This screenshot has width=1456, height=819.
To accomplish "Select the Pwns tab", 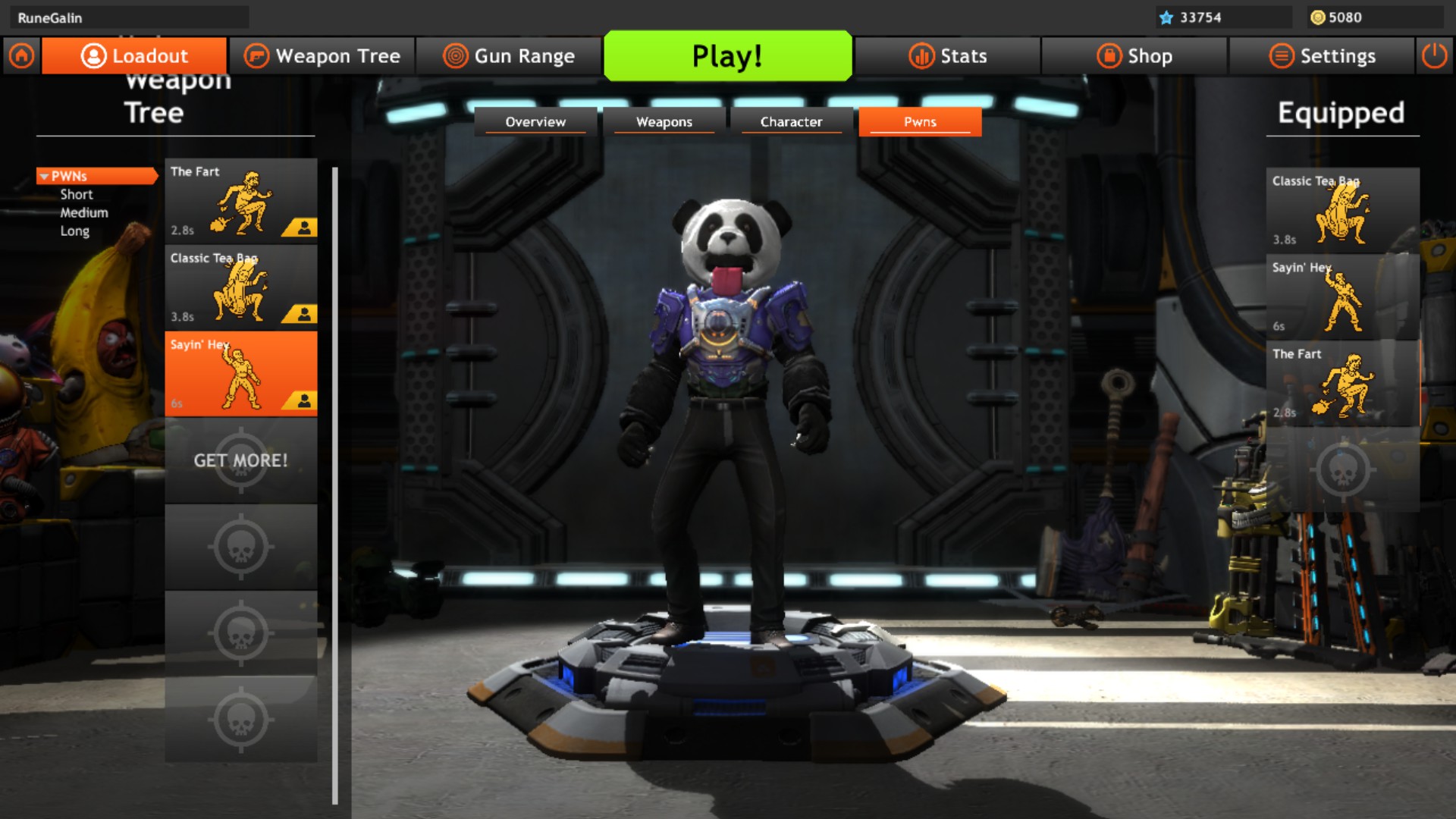I will [920, 122].
